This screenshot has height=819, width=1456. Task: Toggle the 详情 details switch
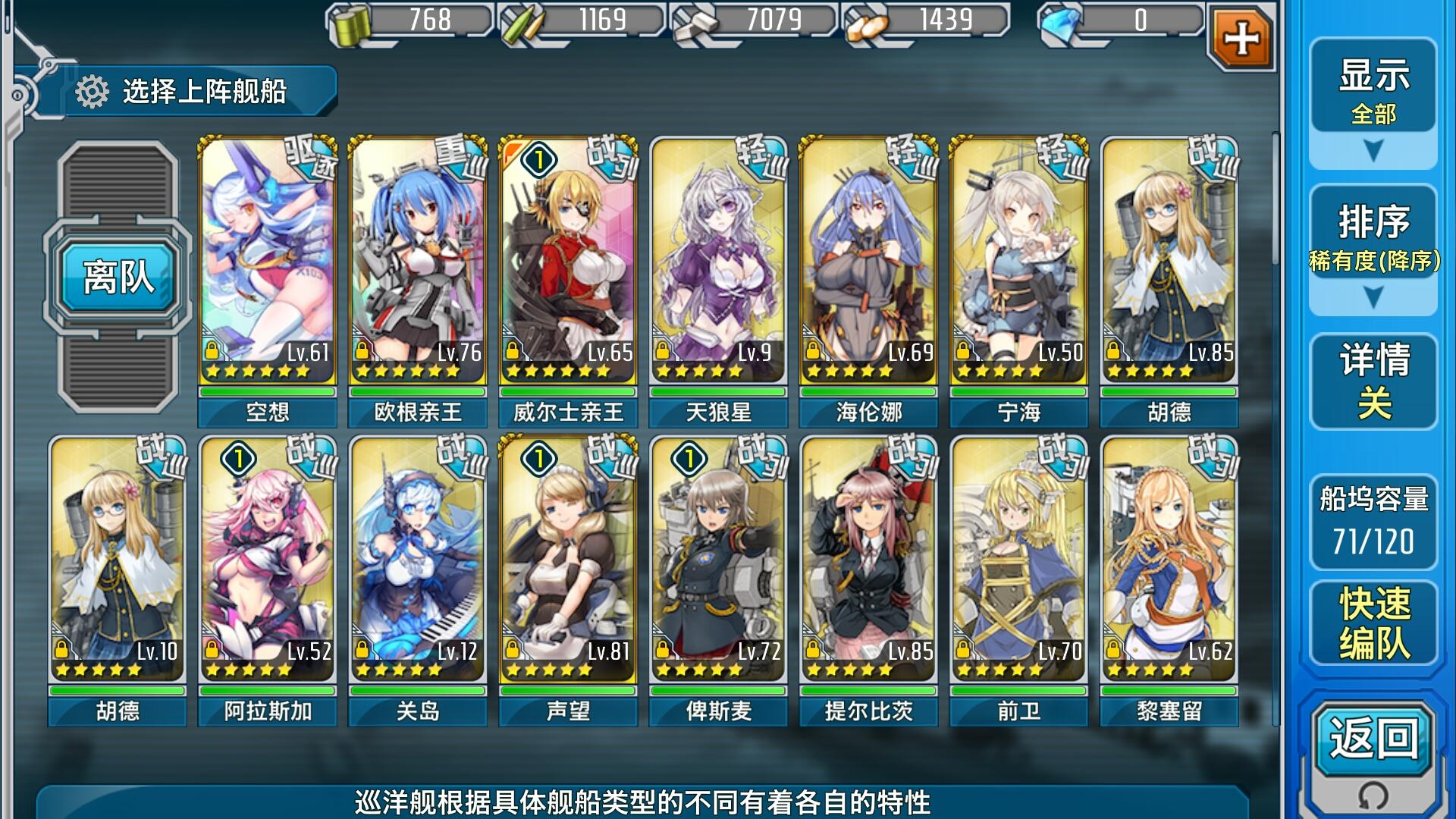click(x=1373, y=381)
